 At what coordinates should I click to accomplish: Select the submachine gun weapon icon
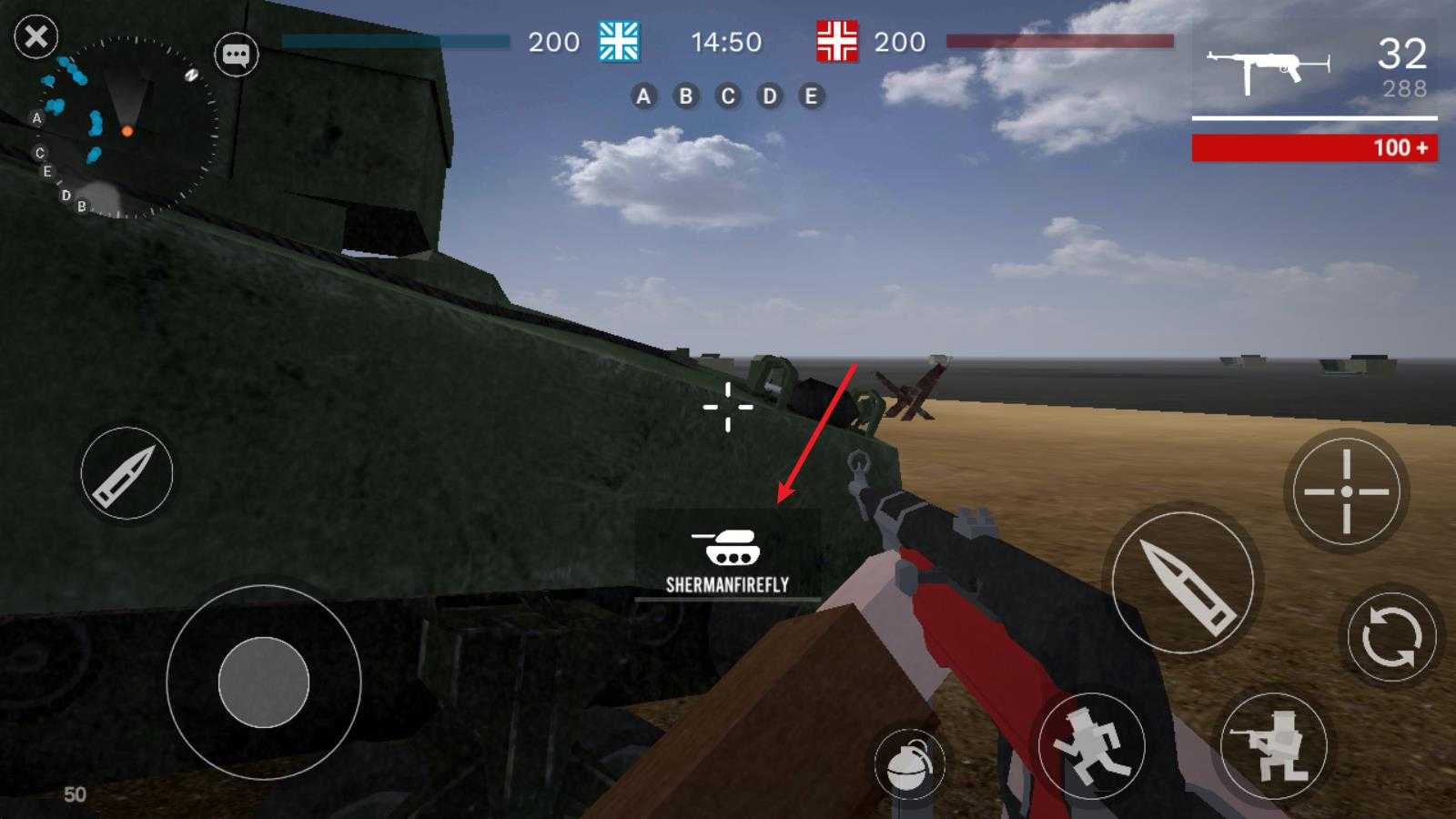(1267, 67)
